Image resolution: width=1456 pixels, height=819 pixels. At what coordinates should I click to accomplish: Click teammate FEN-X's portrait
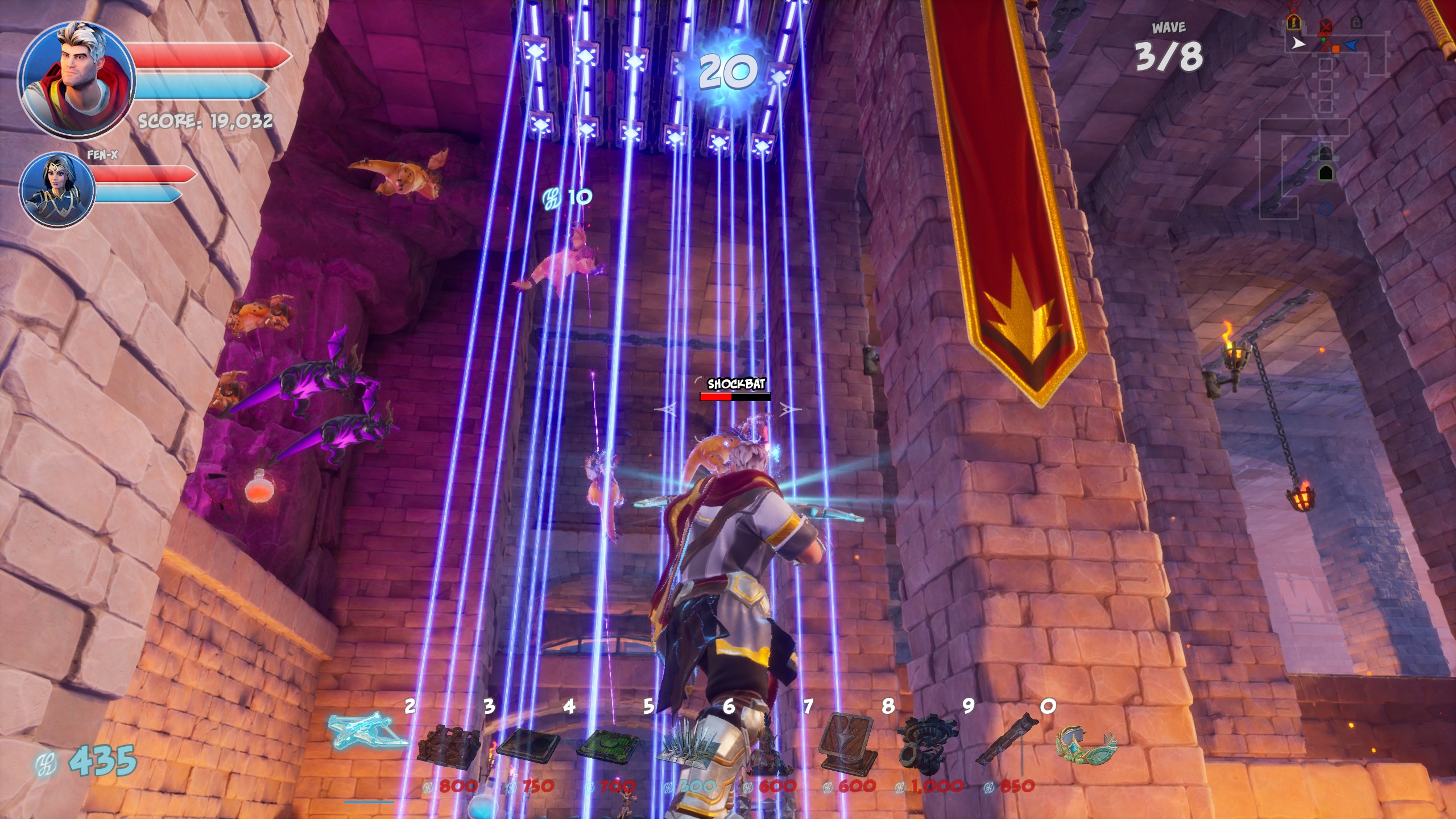(x=57, y=189)
